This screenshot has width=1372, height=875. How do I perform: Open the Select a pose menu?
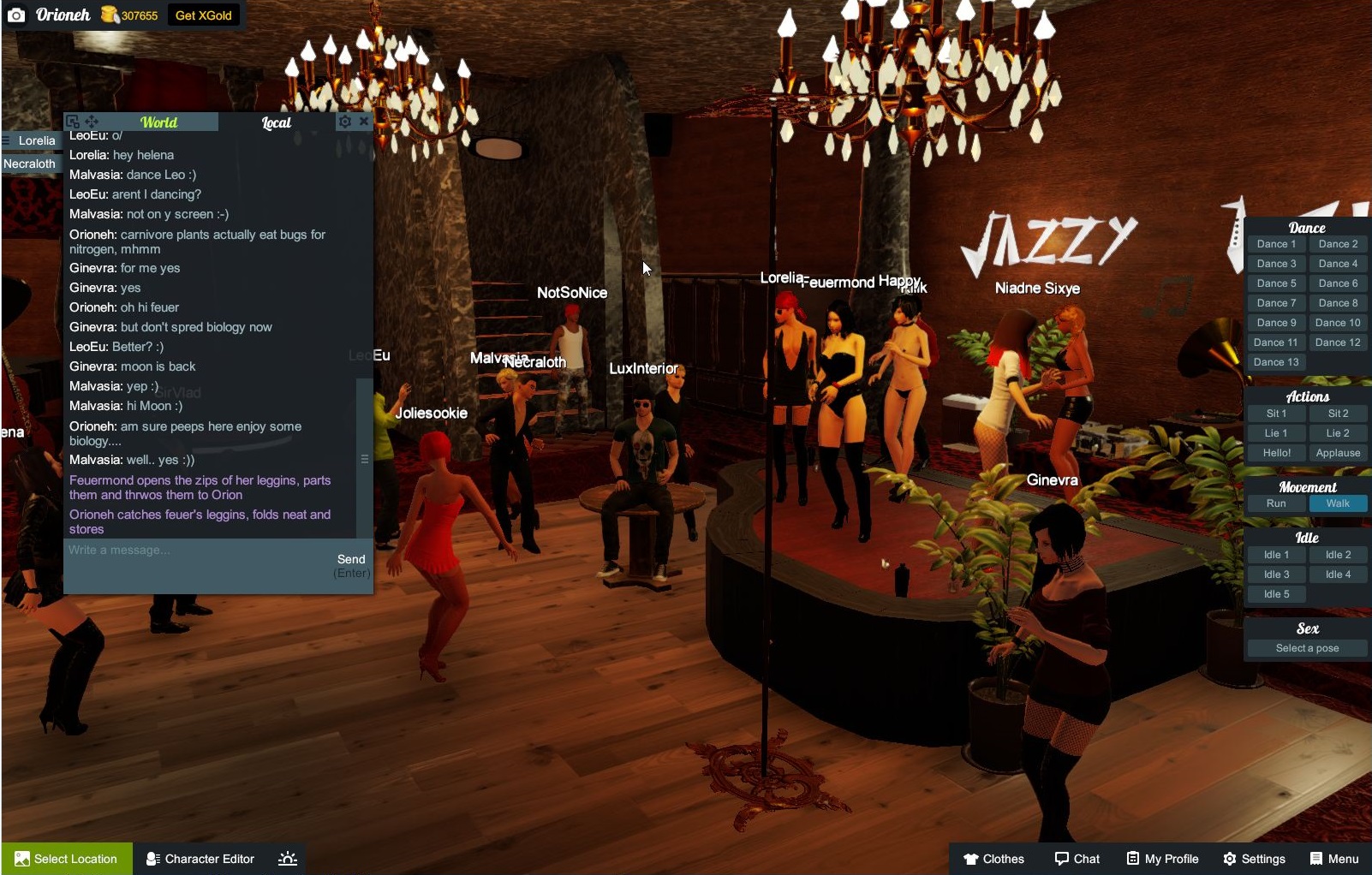coord(1307,648)
